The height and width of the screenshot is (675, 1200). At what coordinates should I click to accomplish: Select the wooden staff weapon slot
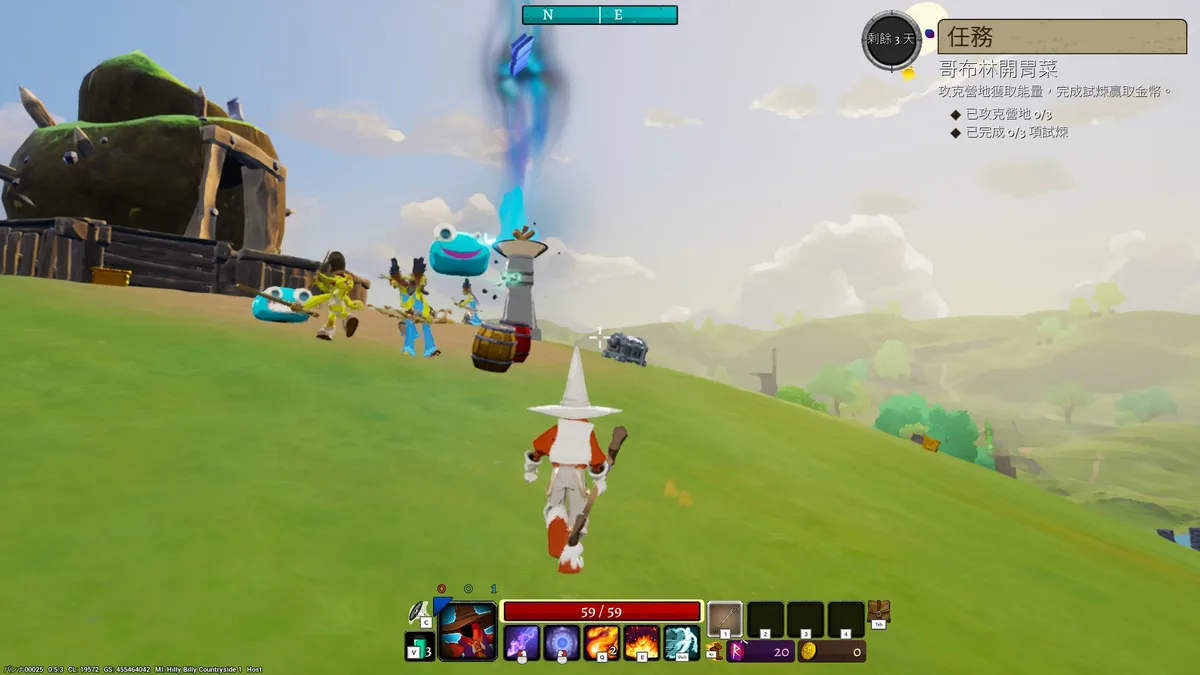[725, 620]
